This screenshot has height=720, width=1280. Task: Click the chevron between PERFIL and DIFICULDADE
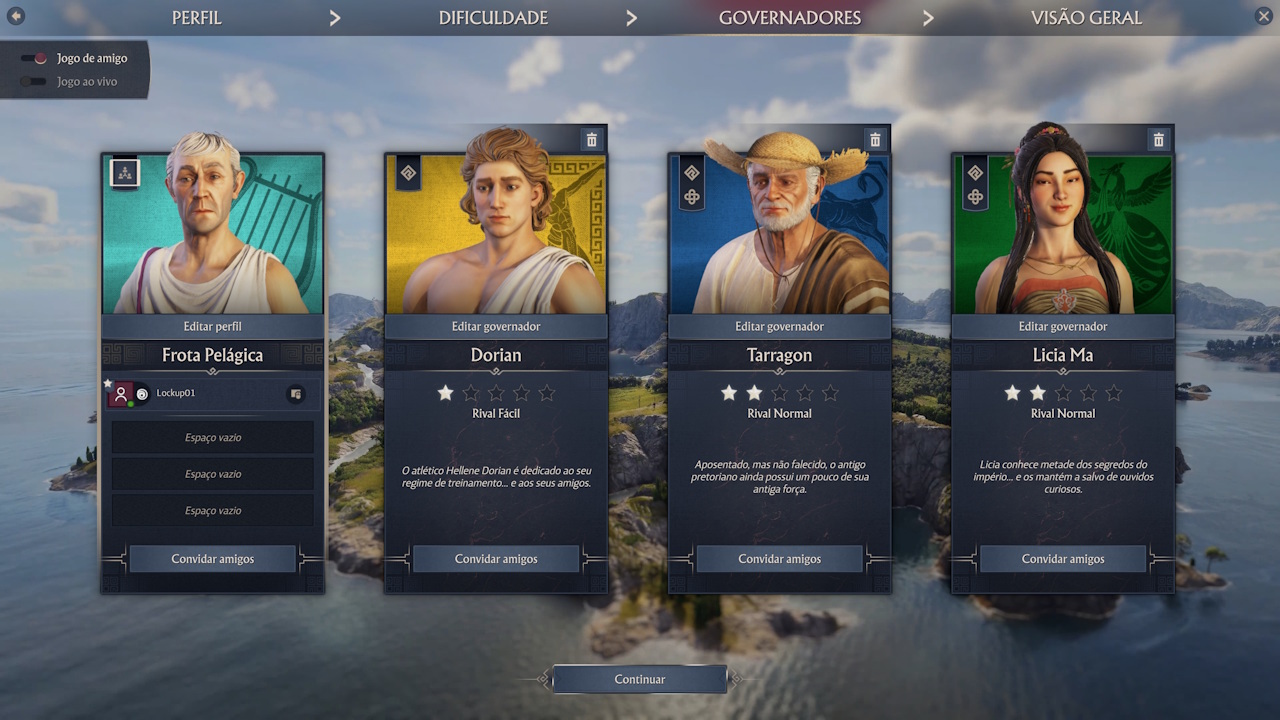click(335, 17)
